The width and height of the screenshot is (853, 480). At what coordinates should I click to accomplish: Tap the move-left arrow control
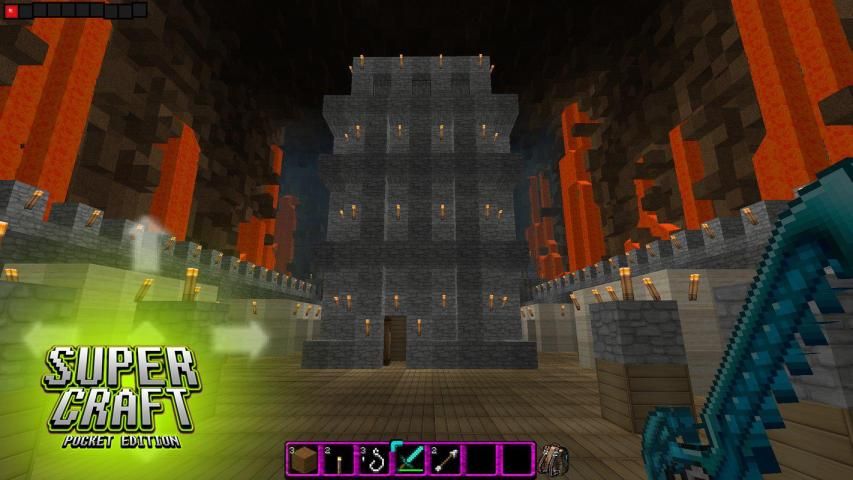50,338
